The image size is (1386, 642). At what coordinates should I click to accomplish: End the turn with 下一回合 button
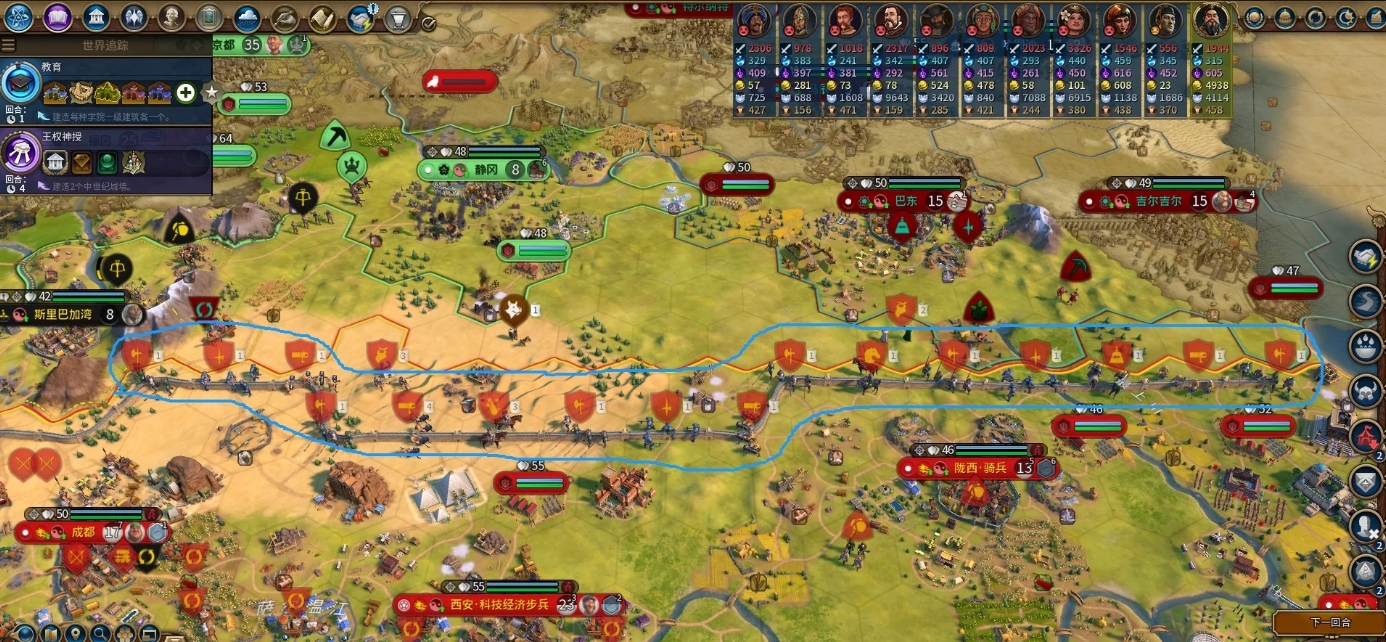pyautogui.click(x=1329, y=622)
